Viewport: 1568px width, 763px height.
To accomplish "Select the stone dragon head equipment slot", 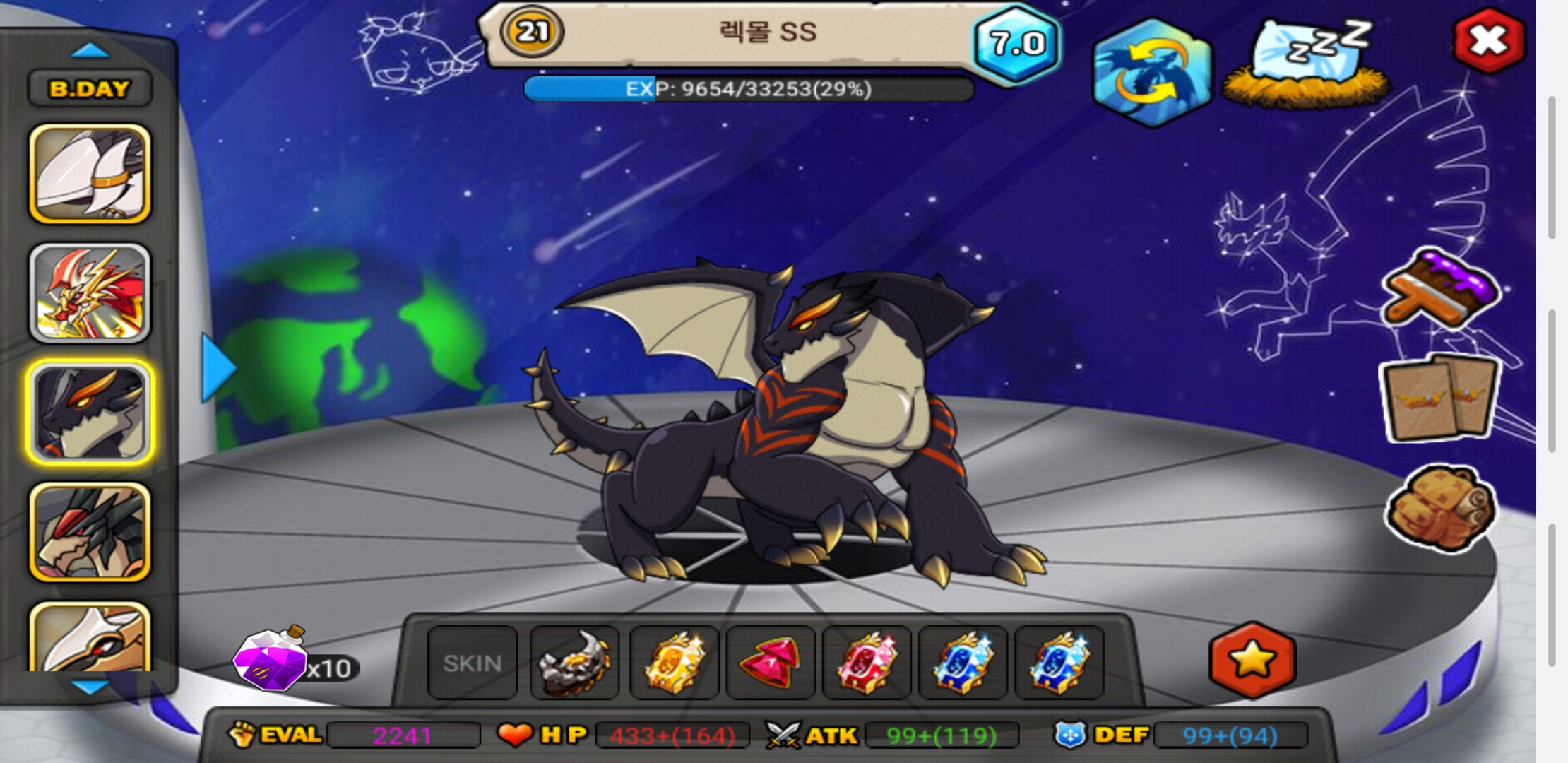I will (574, 663).
